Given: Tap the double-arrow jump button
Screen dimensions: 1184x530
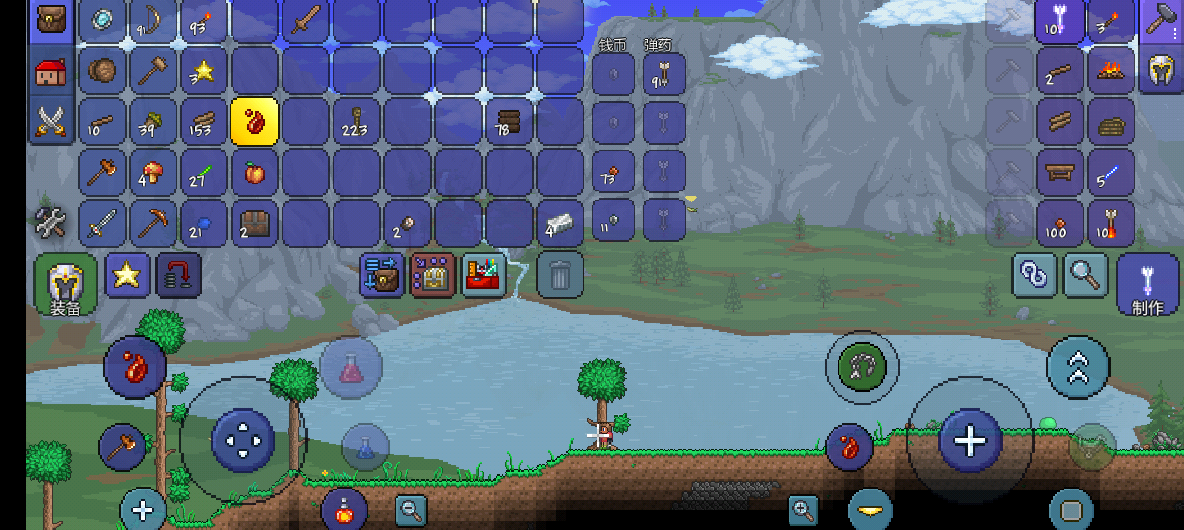Looking at the screenshot, I should (x=1077, y=367).
